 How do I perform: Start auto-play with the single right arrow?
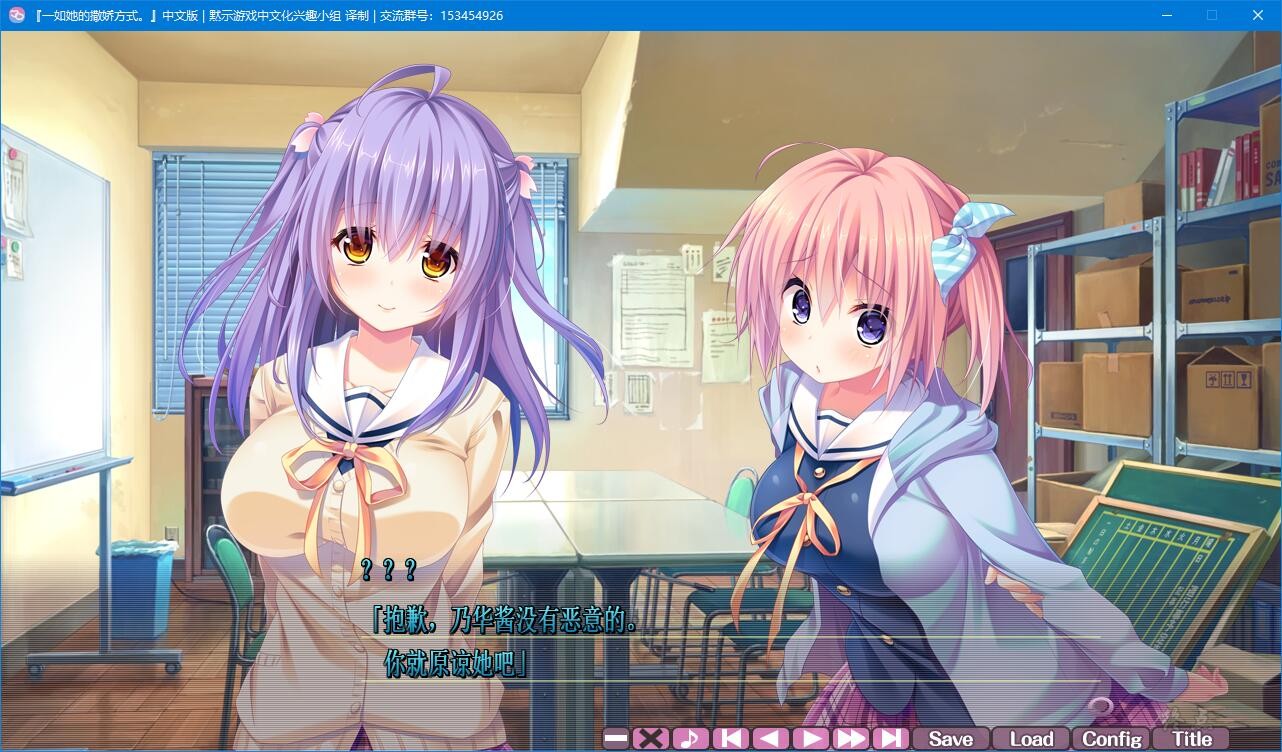pyautogui.click(x=810, y=739)
